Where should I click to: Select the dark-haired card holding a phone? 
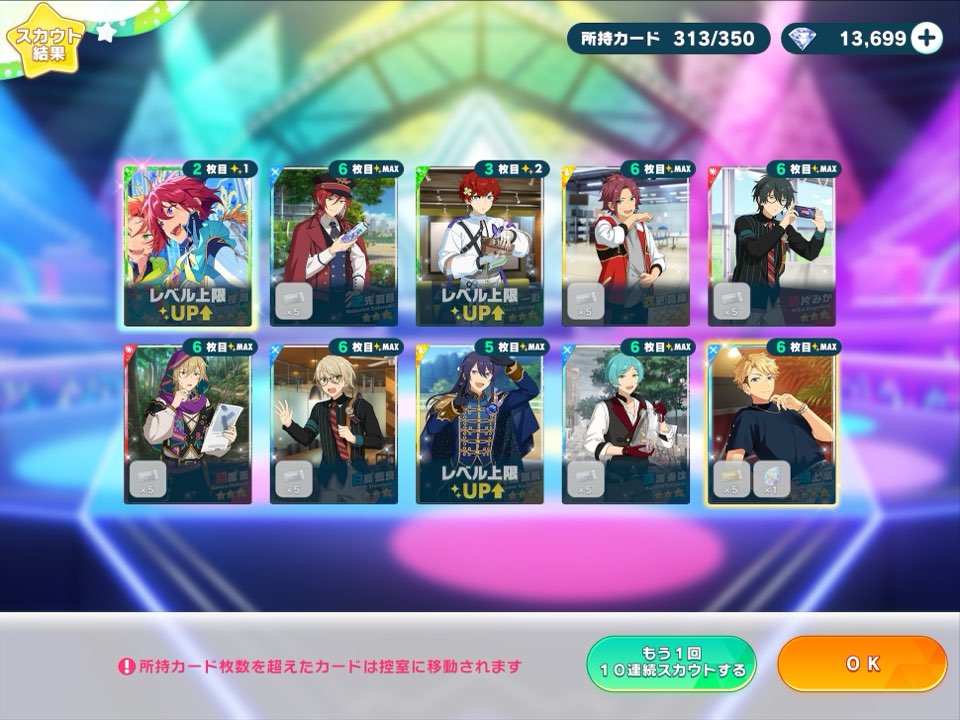(772, 245)
